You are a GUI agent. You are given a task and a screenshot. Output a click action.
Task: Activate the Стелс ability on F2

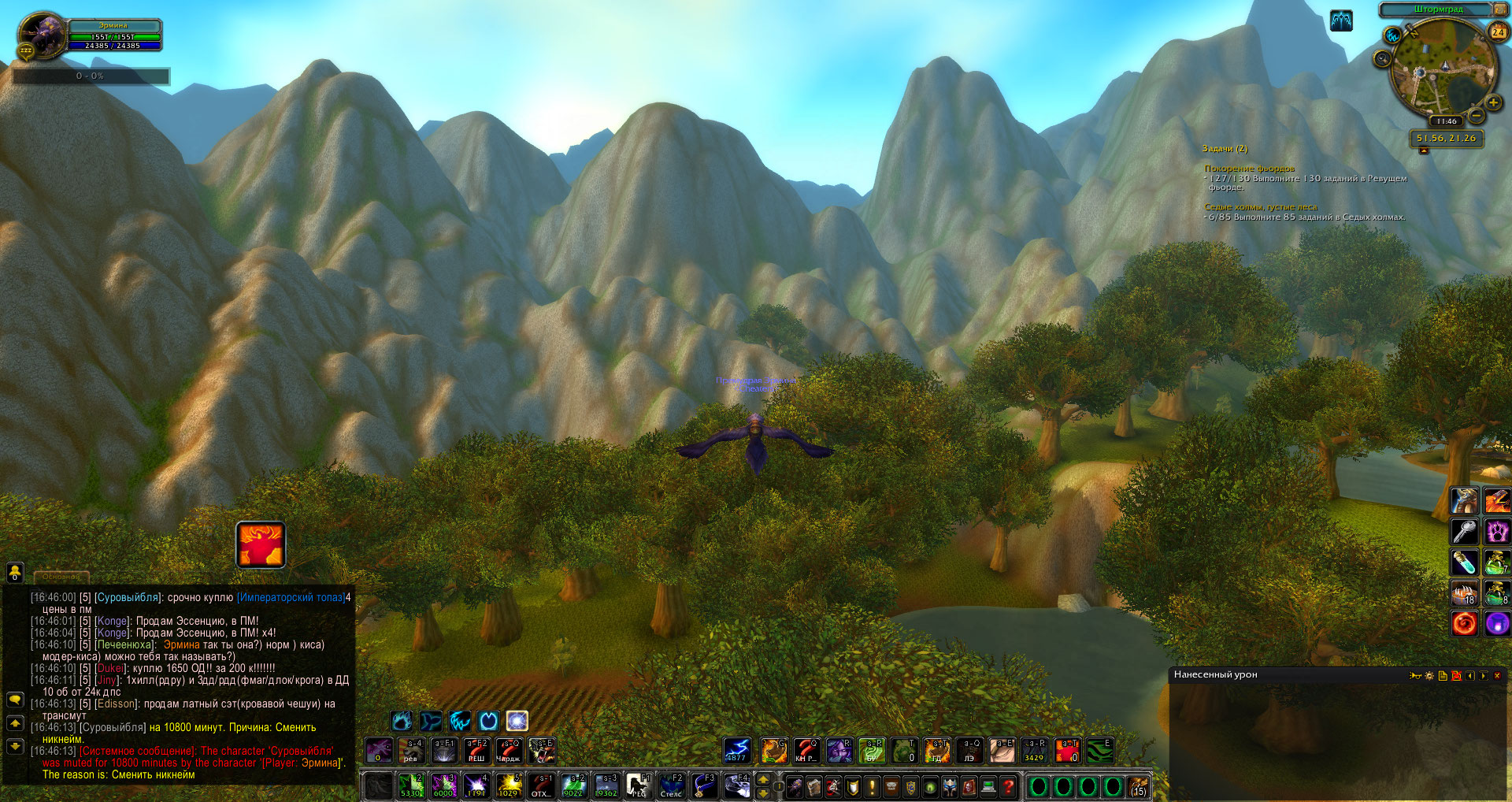click(x=671, y=785)
